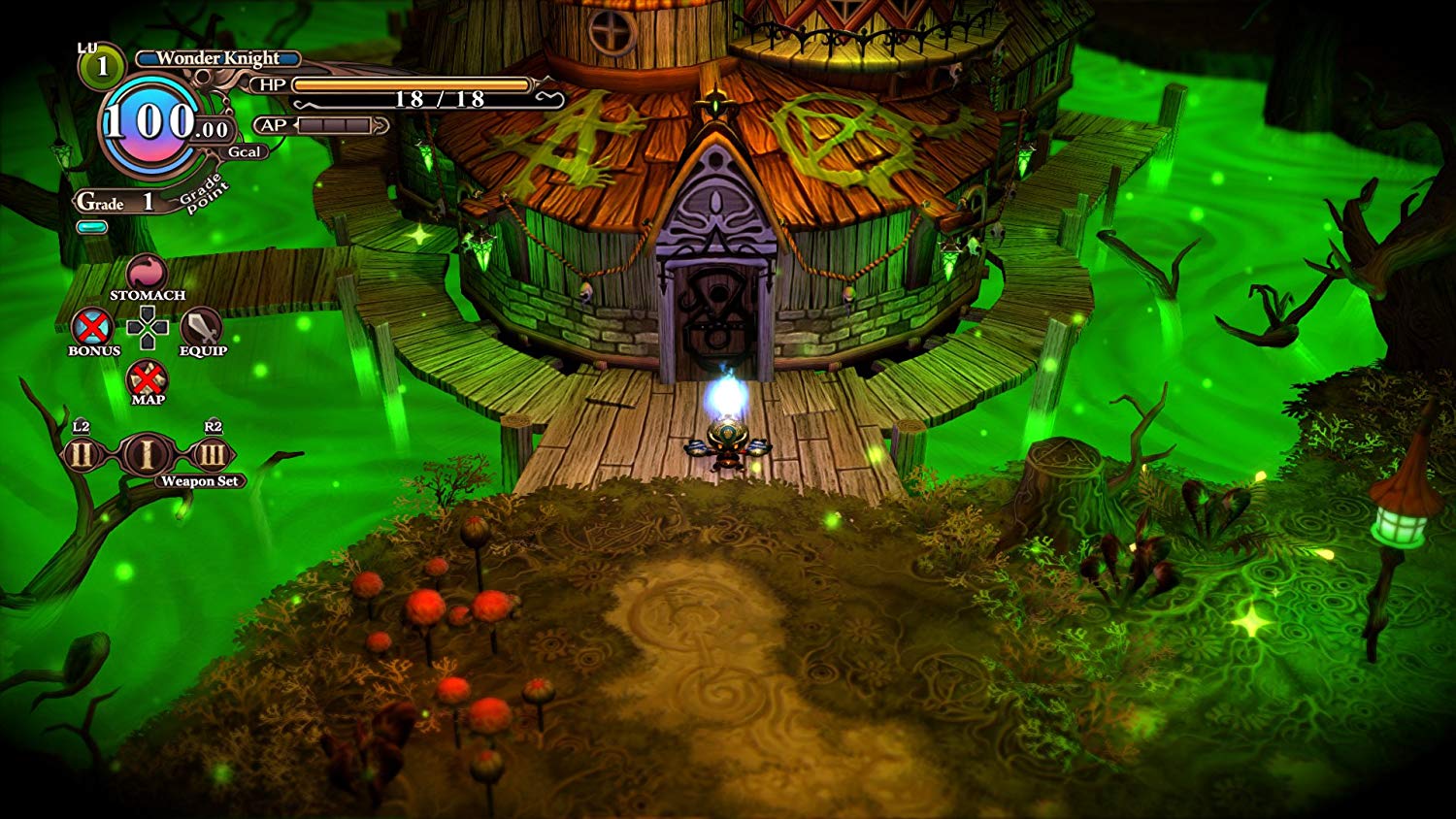This screenshot has width=1456, height=819.
Task: Switch to Weapon Set II
Action: [x=83, y=454]
